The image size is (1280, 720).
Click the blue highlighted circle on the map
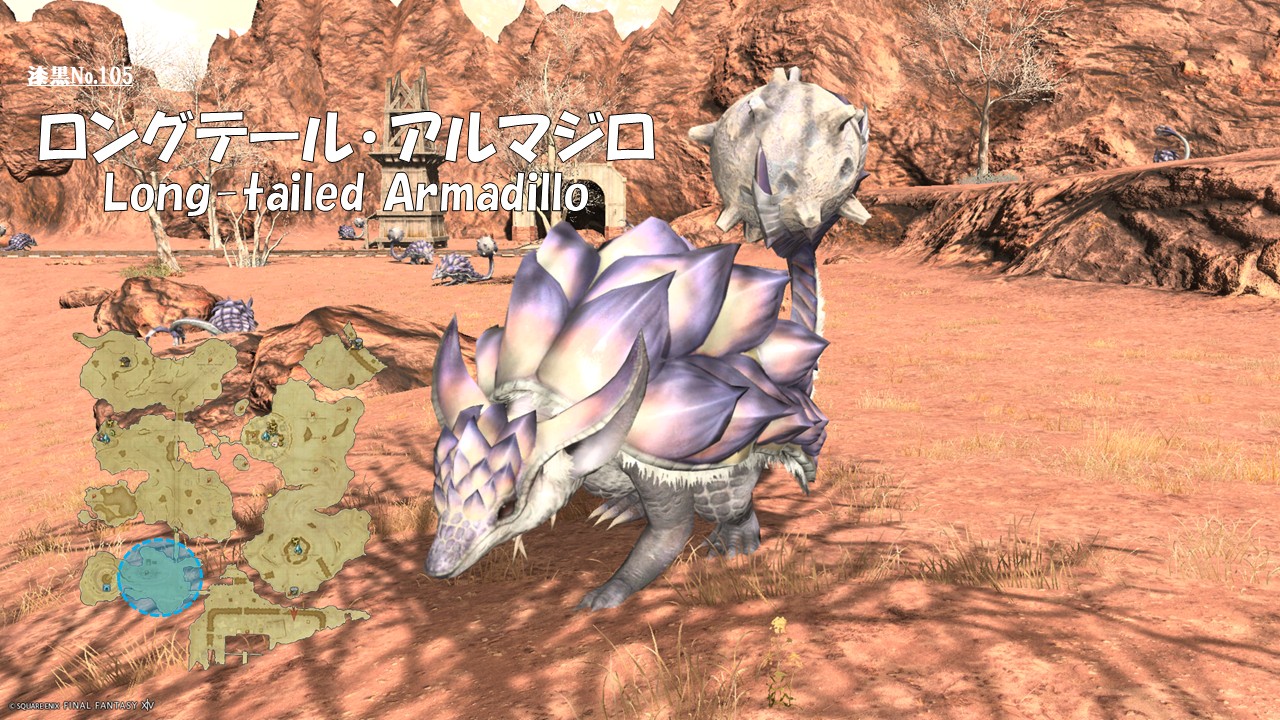click(x=160, y=577)
